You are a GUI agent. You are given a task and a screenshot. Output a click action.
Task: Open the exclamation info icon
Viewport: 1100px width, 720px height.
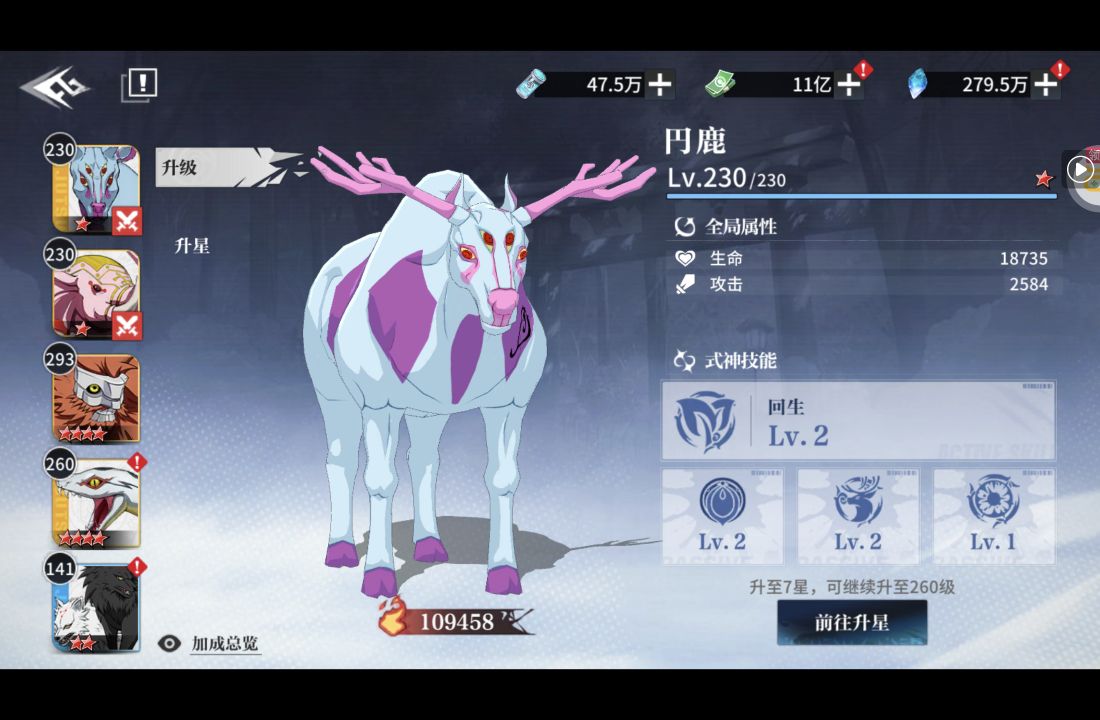[141, 84]
